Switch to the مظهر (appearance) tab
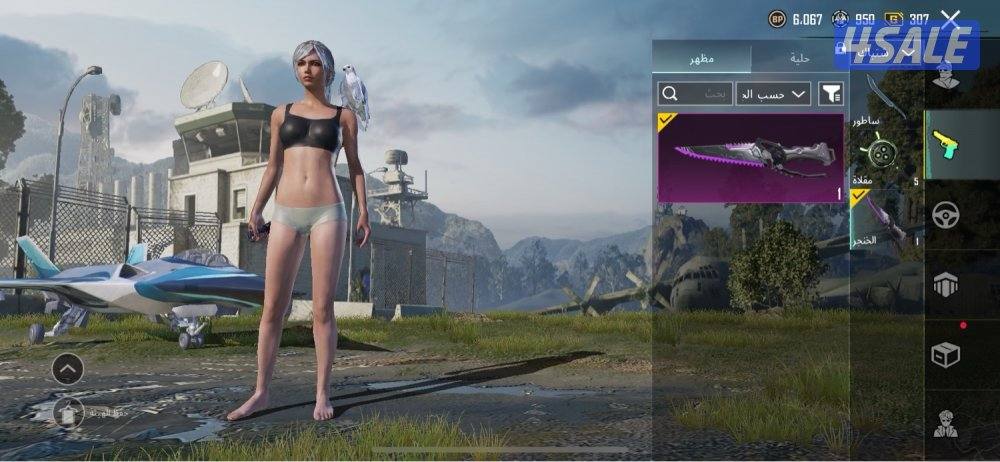 pos(701,59)
